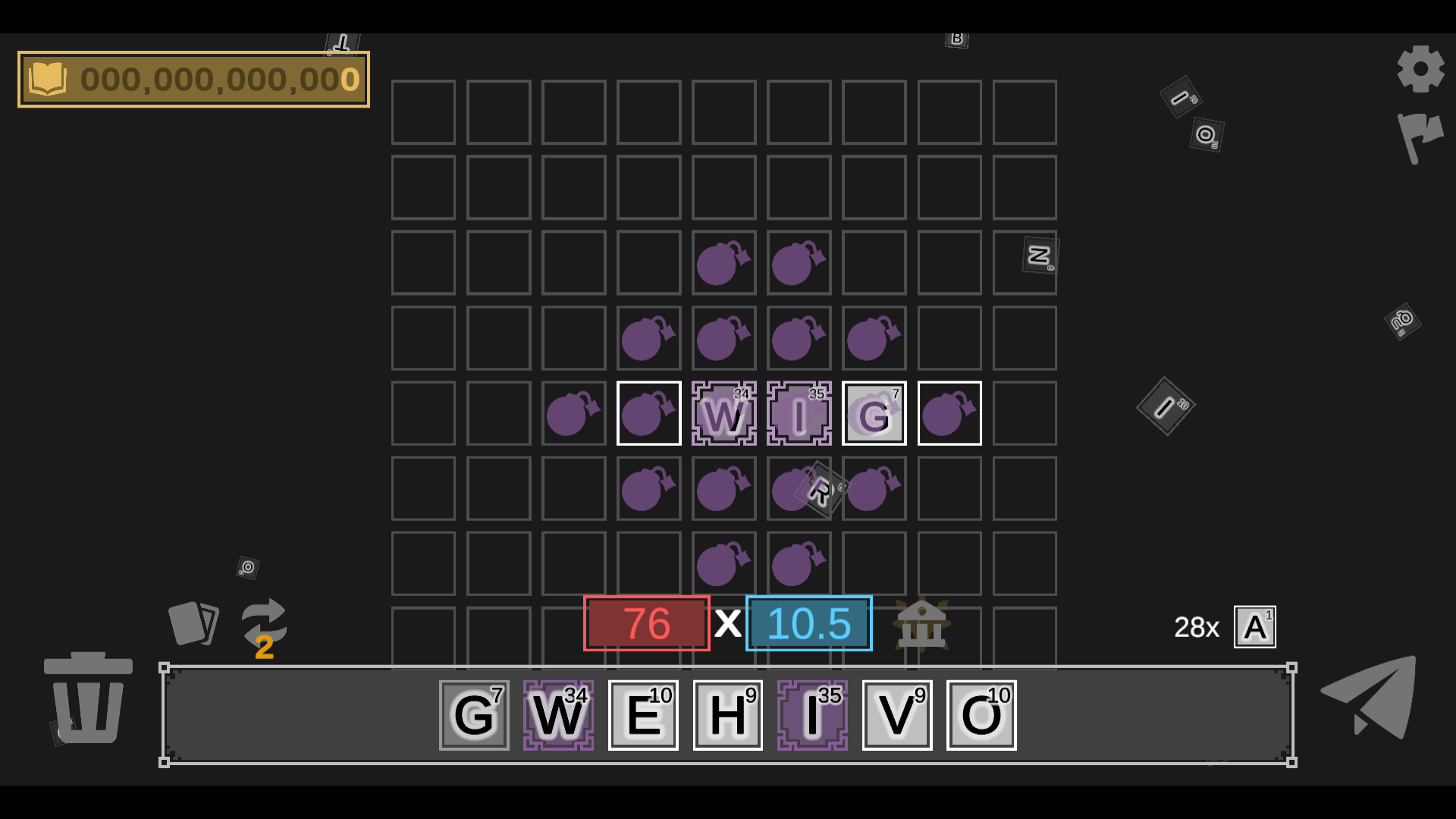Image resolution: width=1456 pixels, height=819 pixels.
Task: Pick the E tile worth 10 points
Action: click(x=642, y=714)
